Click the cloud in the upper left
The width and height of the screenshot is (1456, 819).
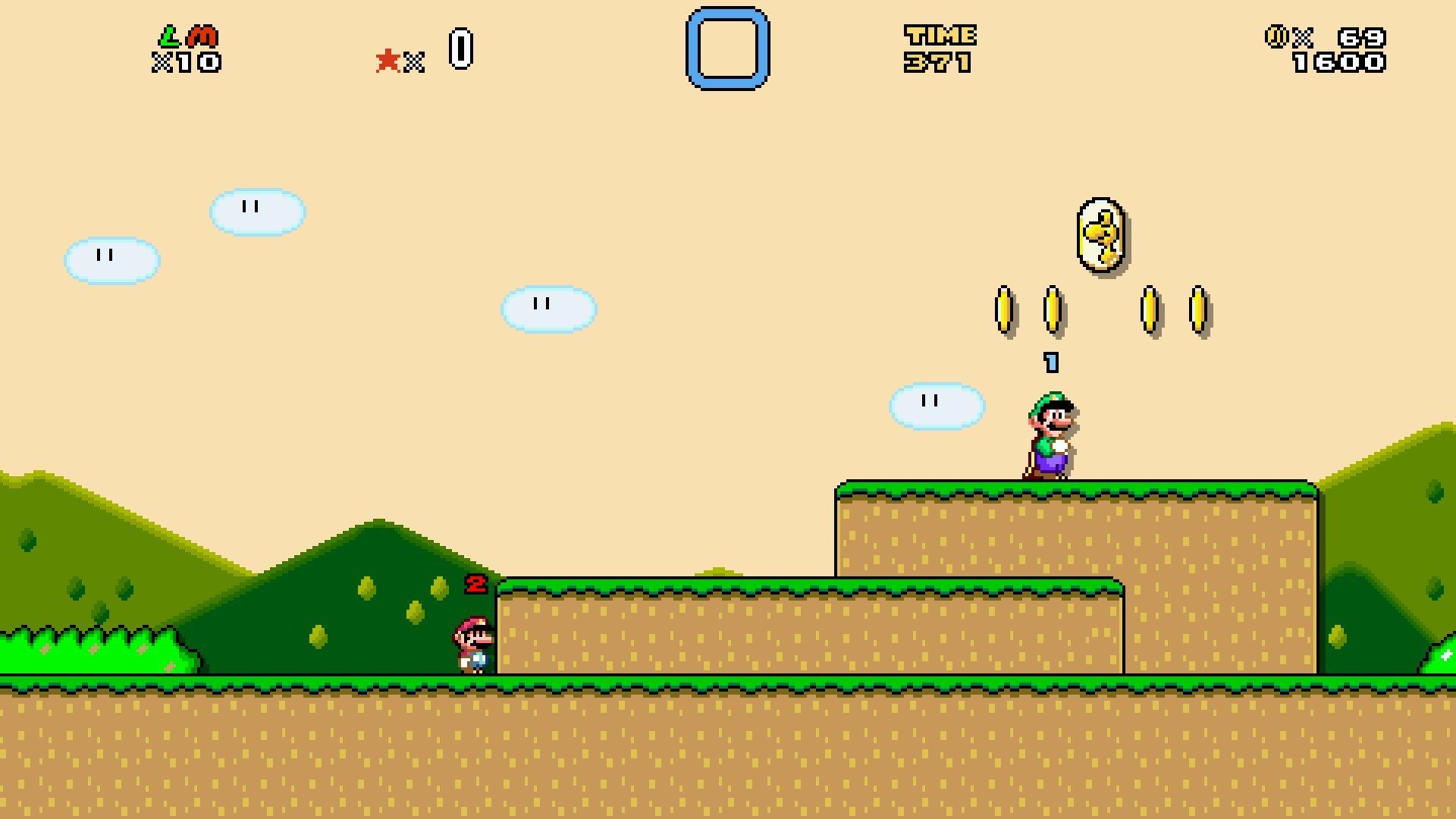(111, 258)
